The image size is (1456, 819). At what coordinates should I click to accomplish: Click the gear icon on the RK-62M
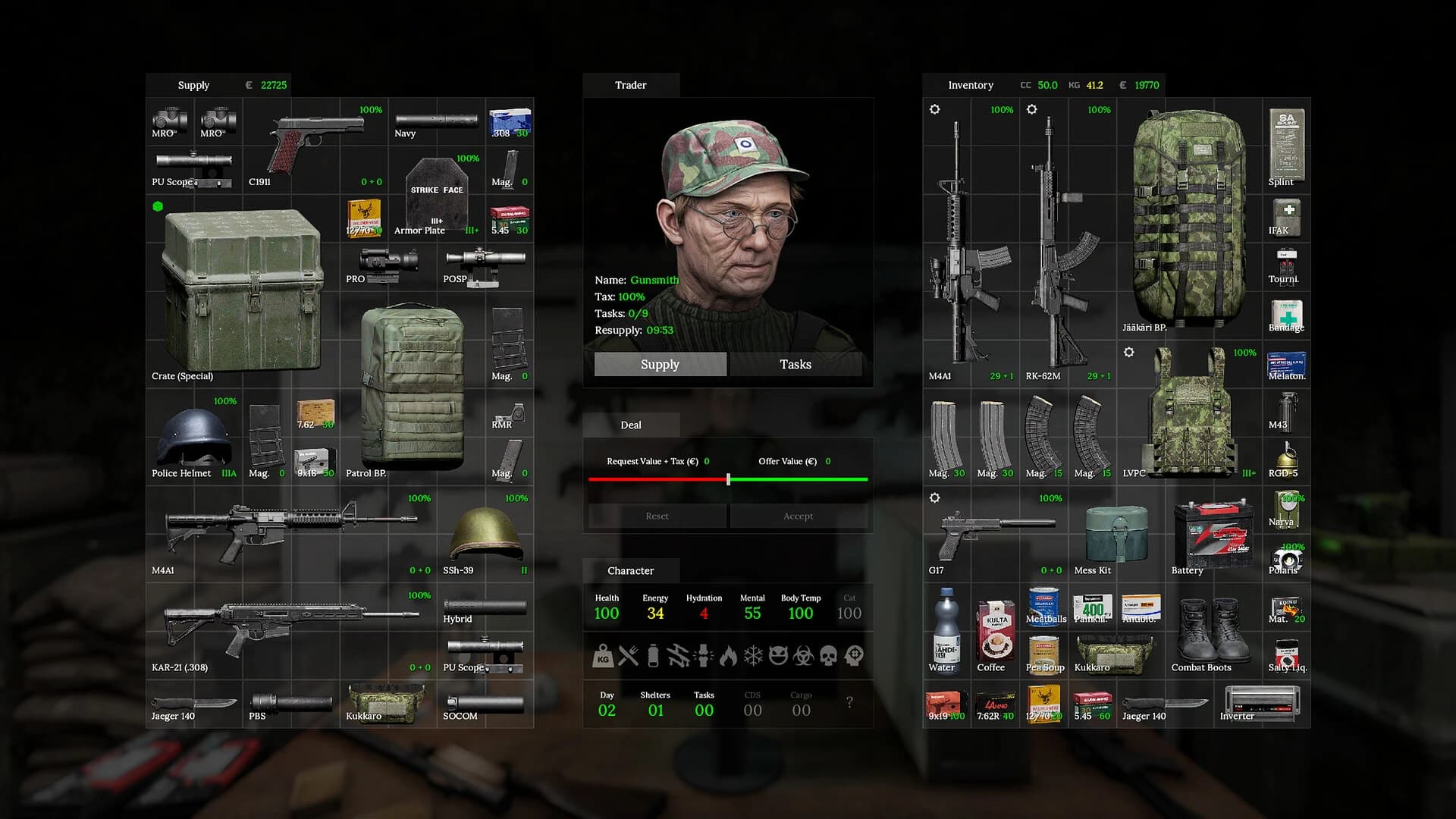[x=1032, y=110]
